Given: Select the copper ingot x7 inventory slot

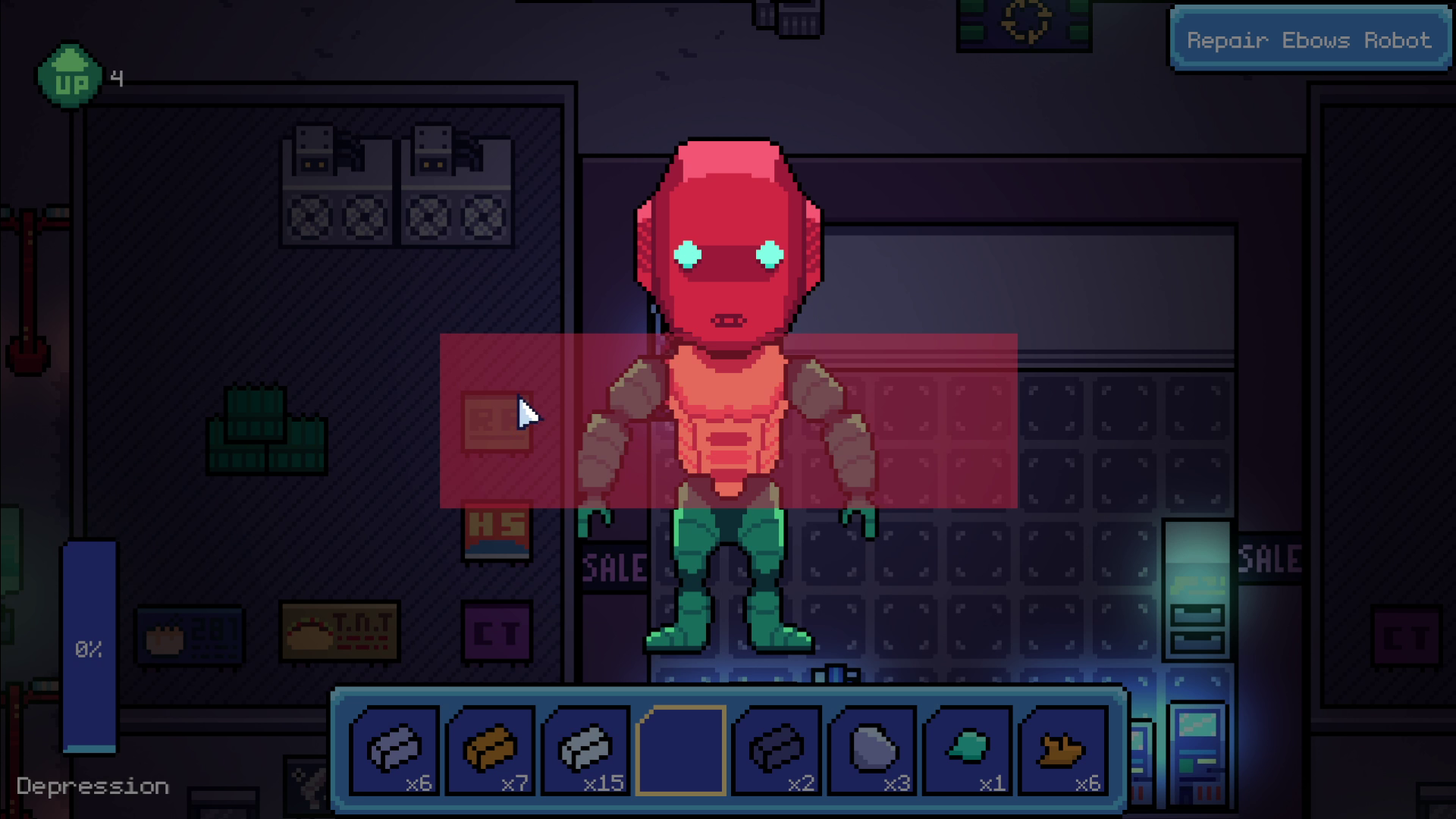Looking at the screenshot, I should pyautogui.click(x=491, y=751).
